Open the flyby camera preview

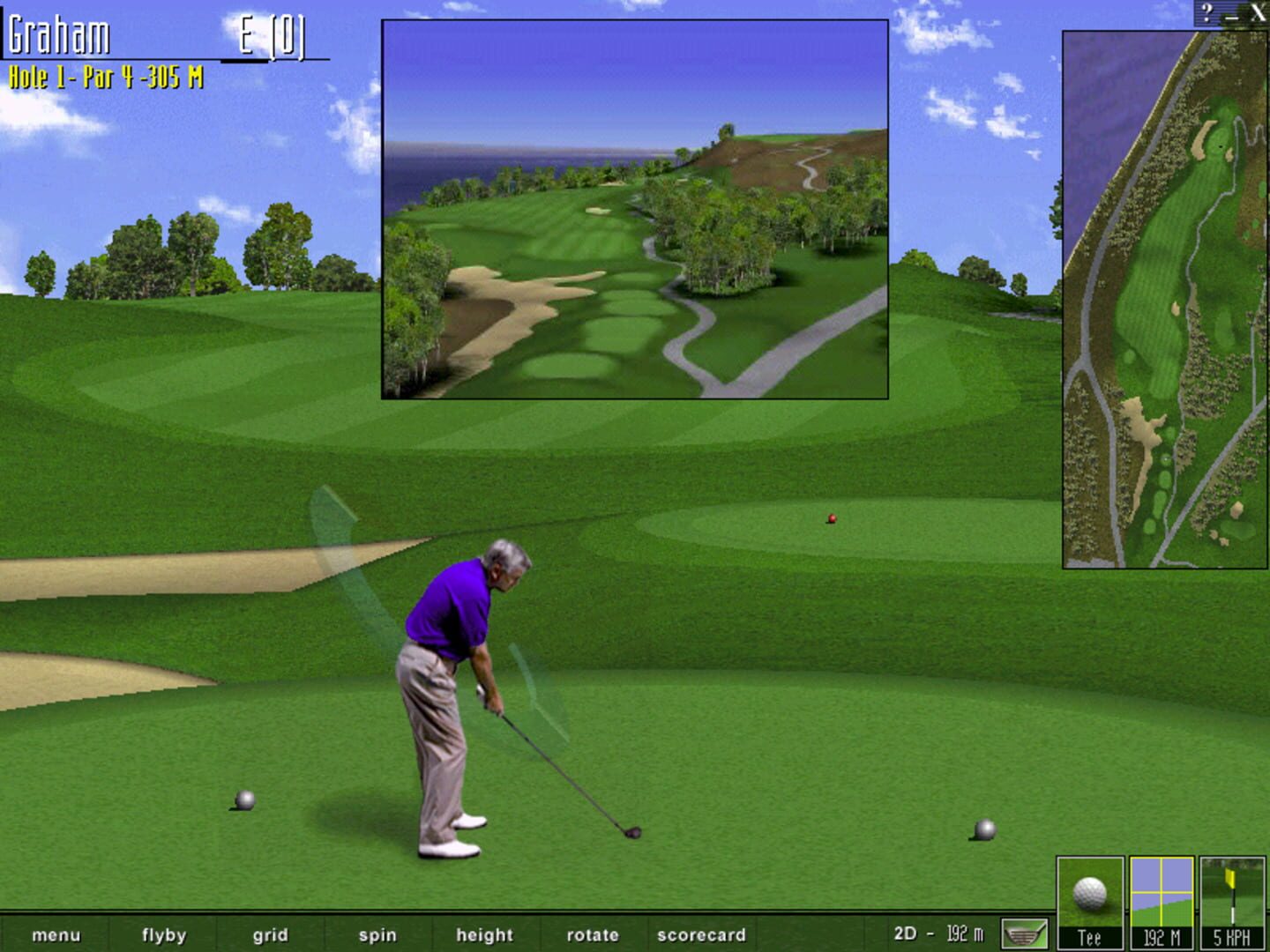tap(164, 934)
